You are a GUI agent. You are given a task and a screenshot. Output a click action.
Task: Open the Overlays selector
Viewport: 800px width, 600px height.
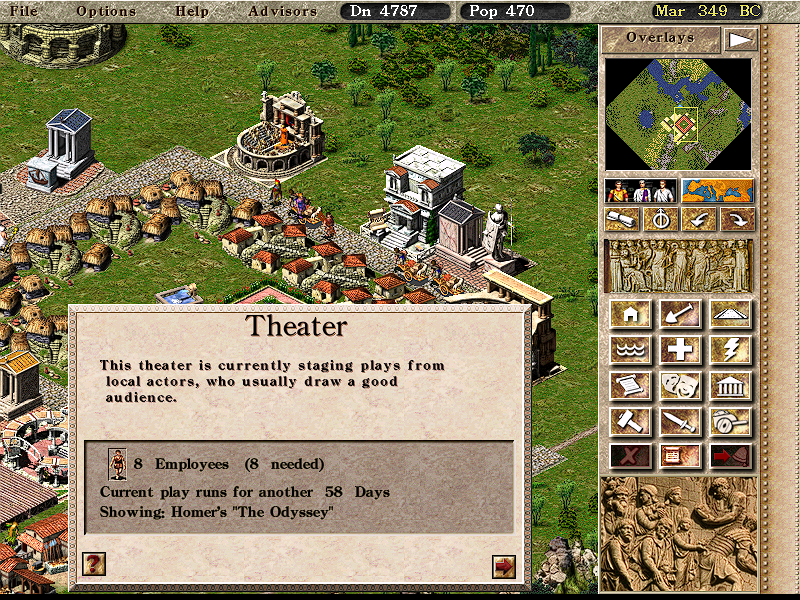tap(660, 39)
